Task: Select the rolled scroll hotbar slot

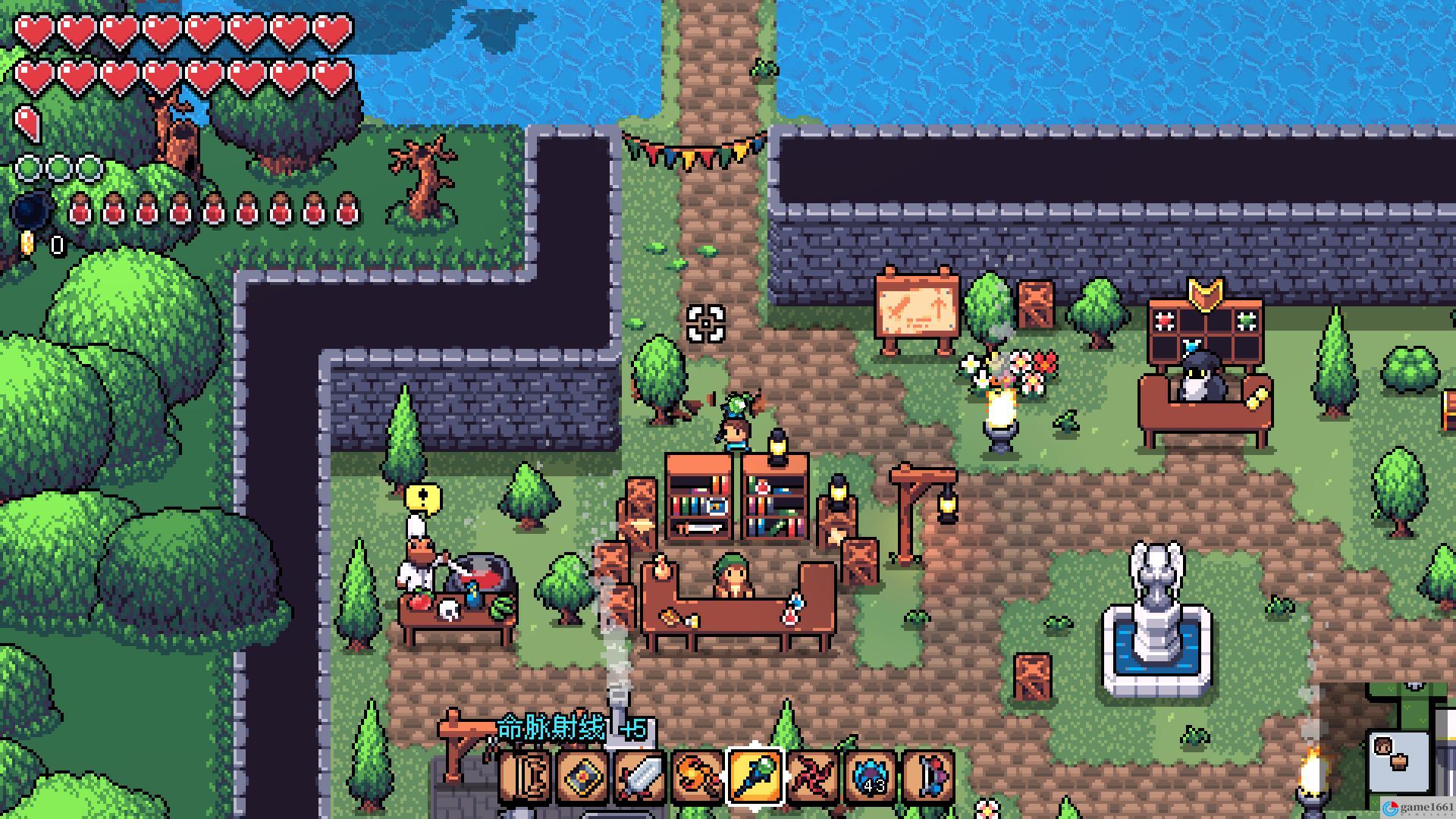Action: pos(526,777)
